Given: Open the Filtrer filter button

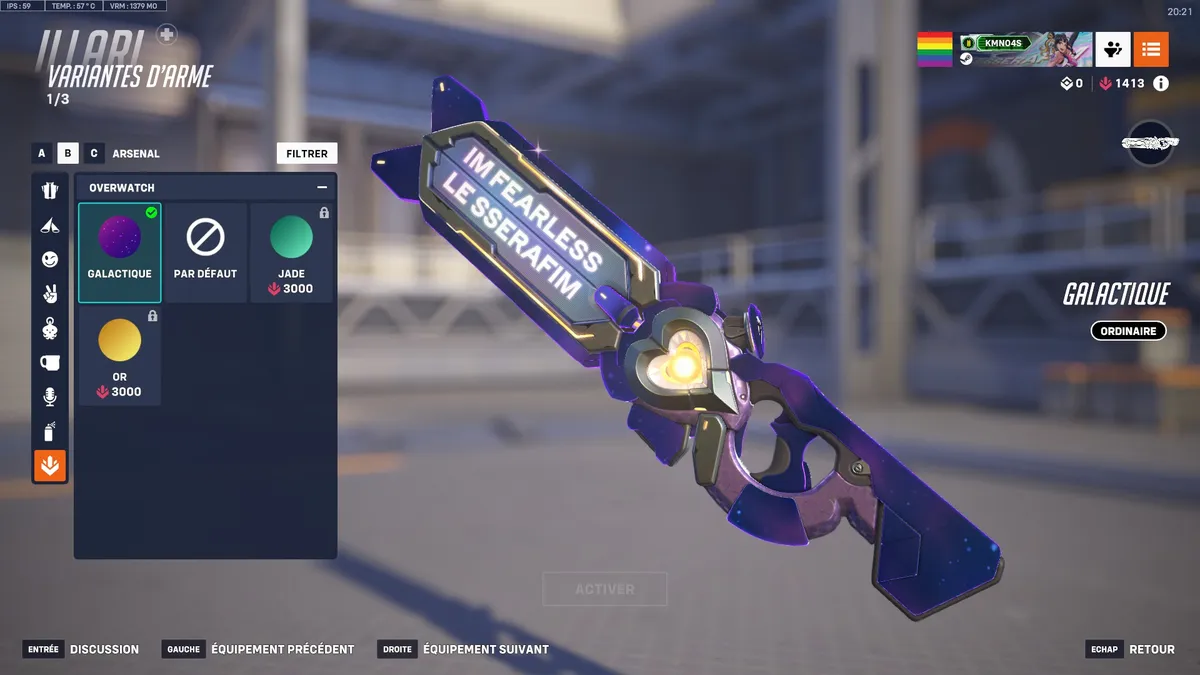Looking at the screenshot, I should pyautogui.click(x=307, y=153).
